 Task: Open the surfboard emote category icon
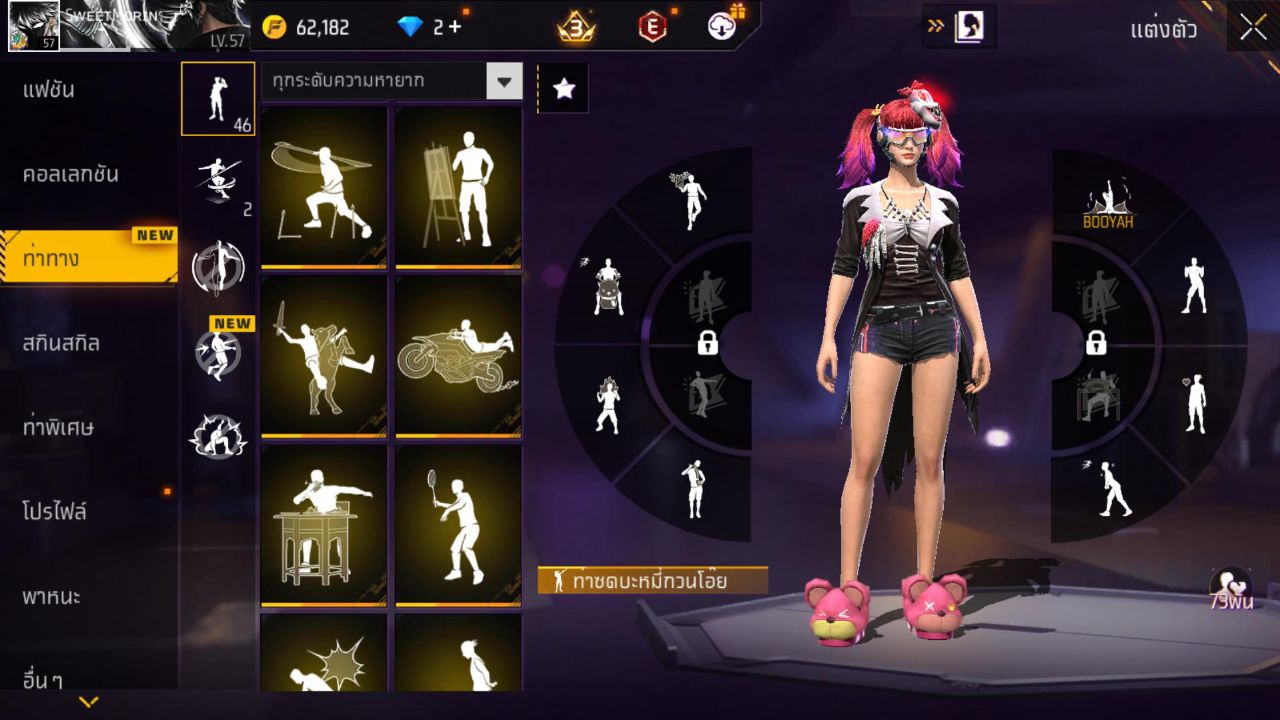[218, 178]
